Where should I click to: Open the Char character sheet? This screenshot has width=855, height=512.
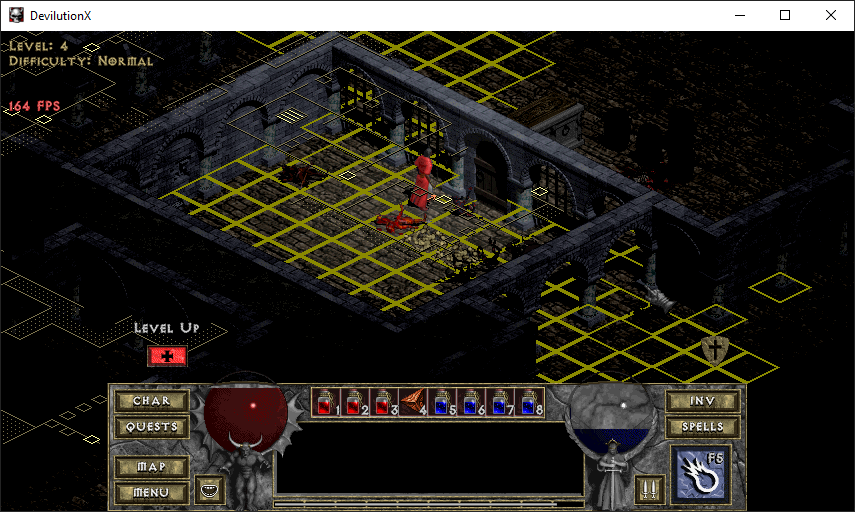point(151,401)
